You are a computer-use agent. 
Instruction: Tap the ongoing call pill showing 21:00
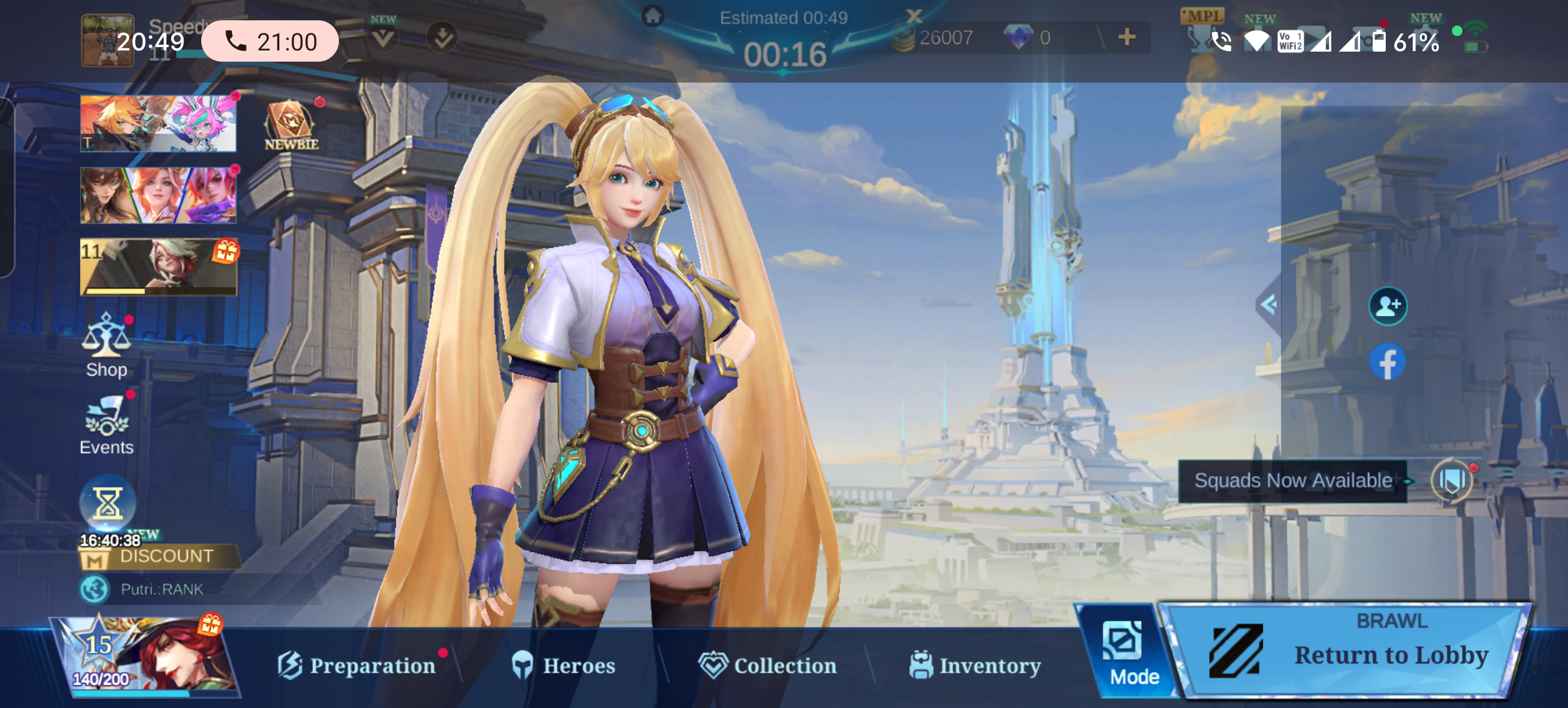click(269, 42)
